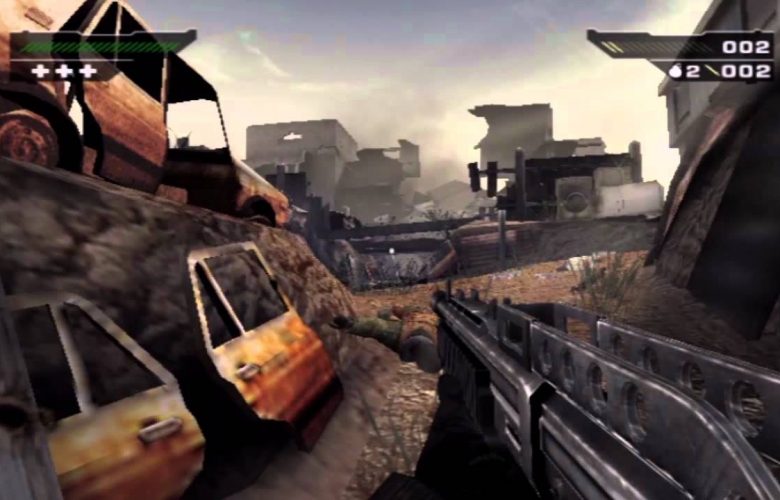780x500 pixels.
Task: Select the grenade icon beside the ammo count
Action: click(x=677, y=71)
